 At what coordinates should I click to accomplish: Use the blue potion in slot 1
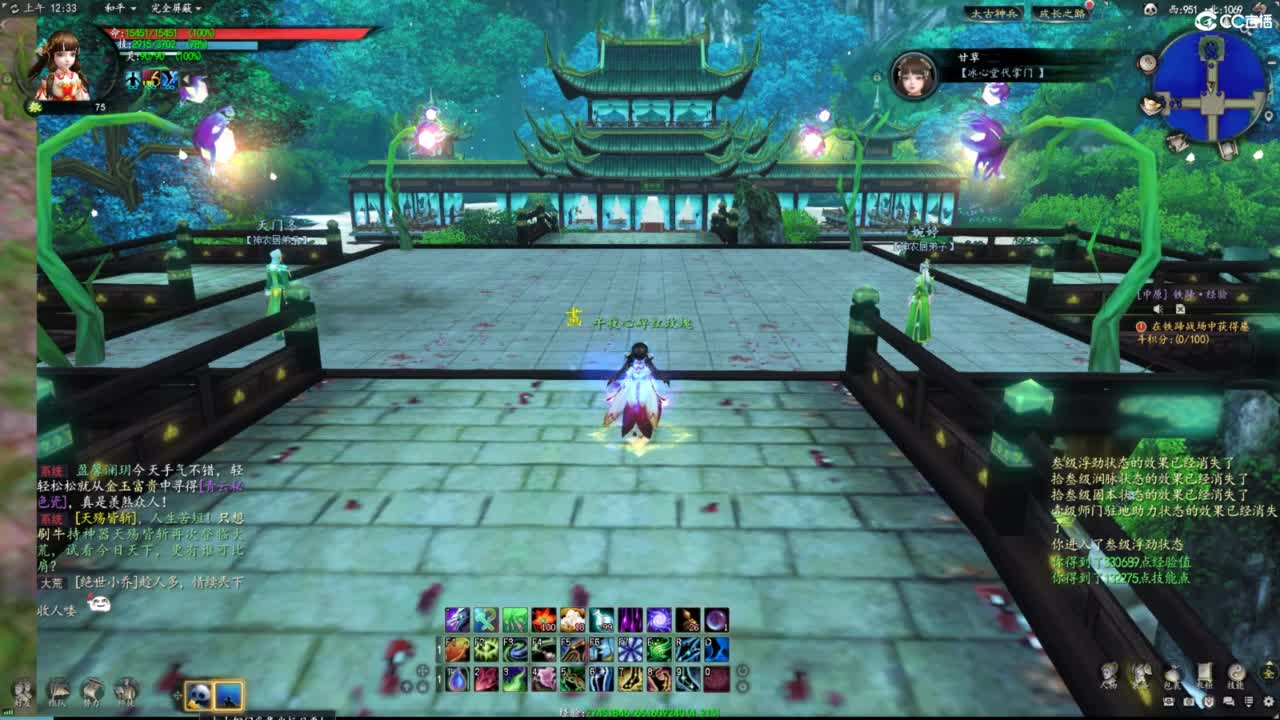(455, 680)
